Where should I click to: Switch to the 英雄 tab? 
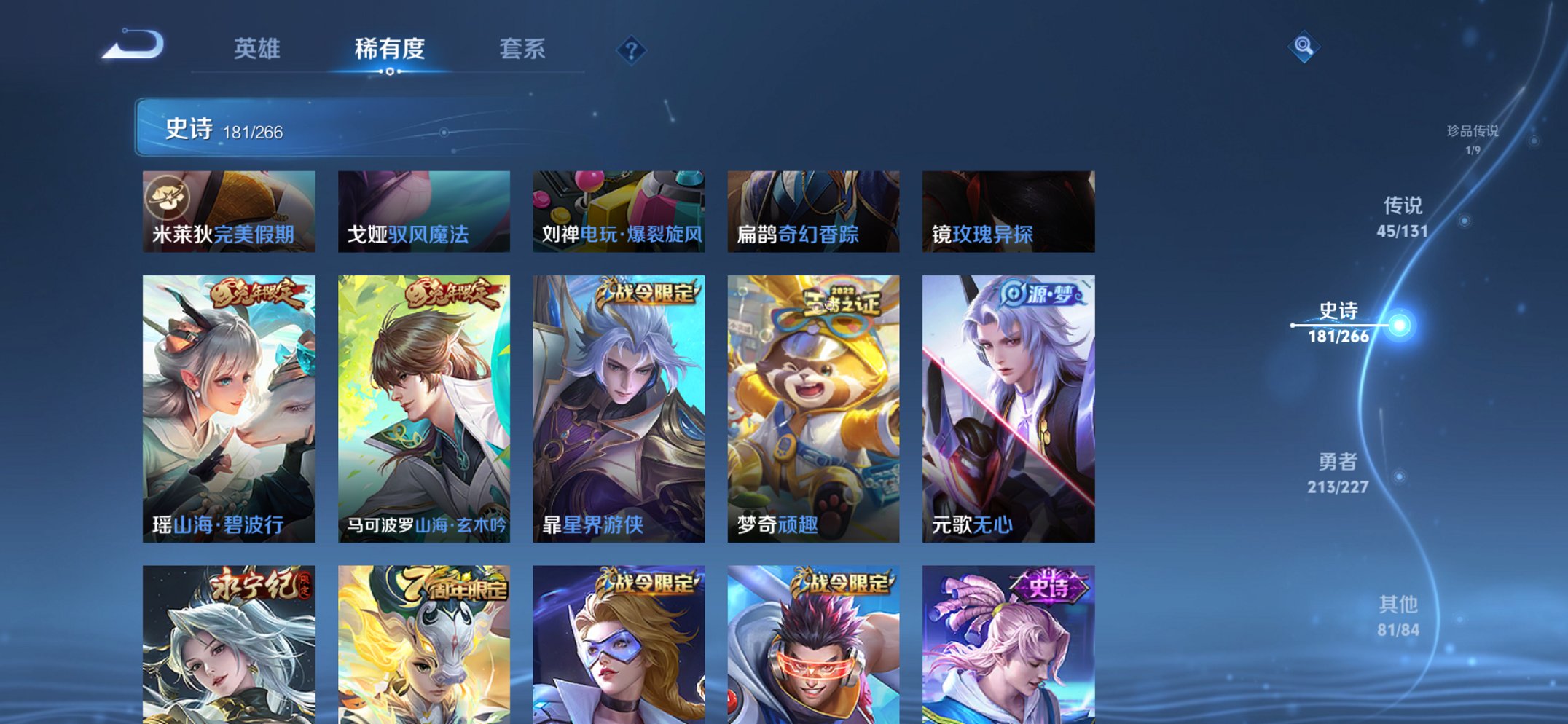(259, 50)
